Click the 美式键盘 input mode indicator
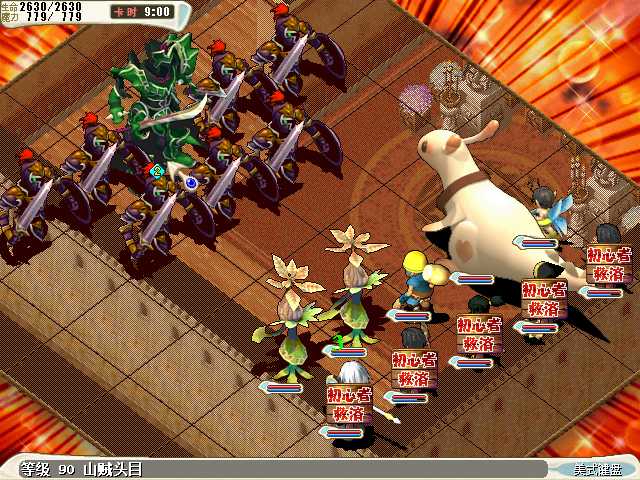 point(596,469)
